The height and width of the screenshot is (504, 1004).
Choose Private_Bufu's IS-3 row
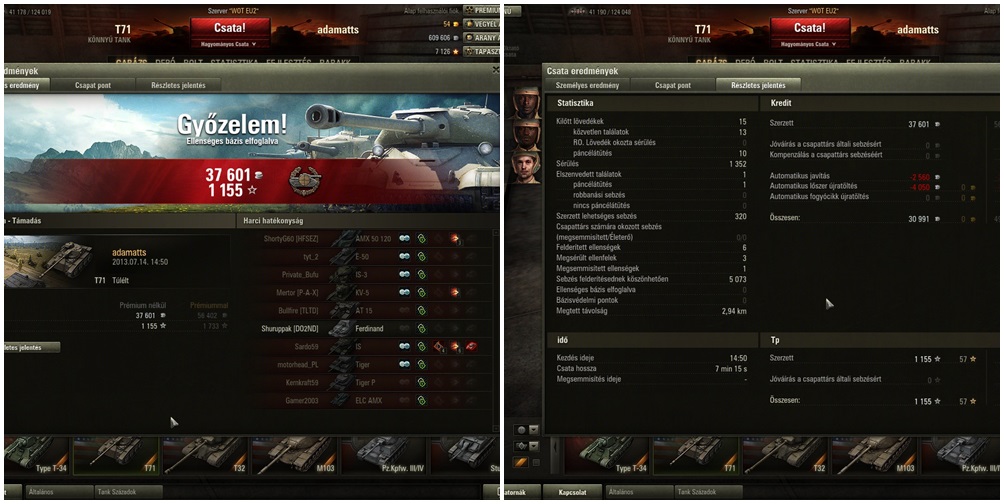coord(365,274)
